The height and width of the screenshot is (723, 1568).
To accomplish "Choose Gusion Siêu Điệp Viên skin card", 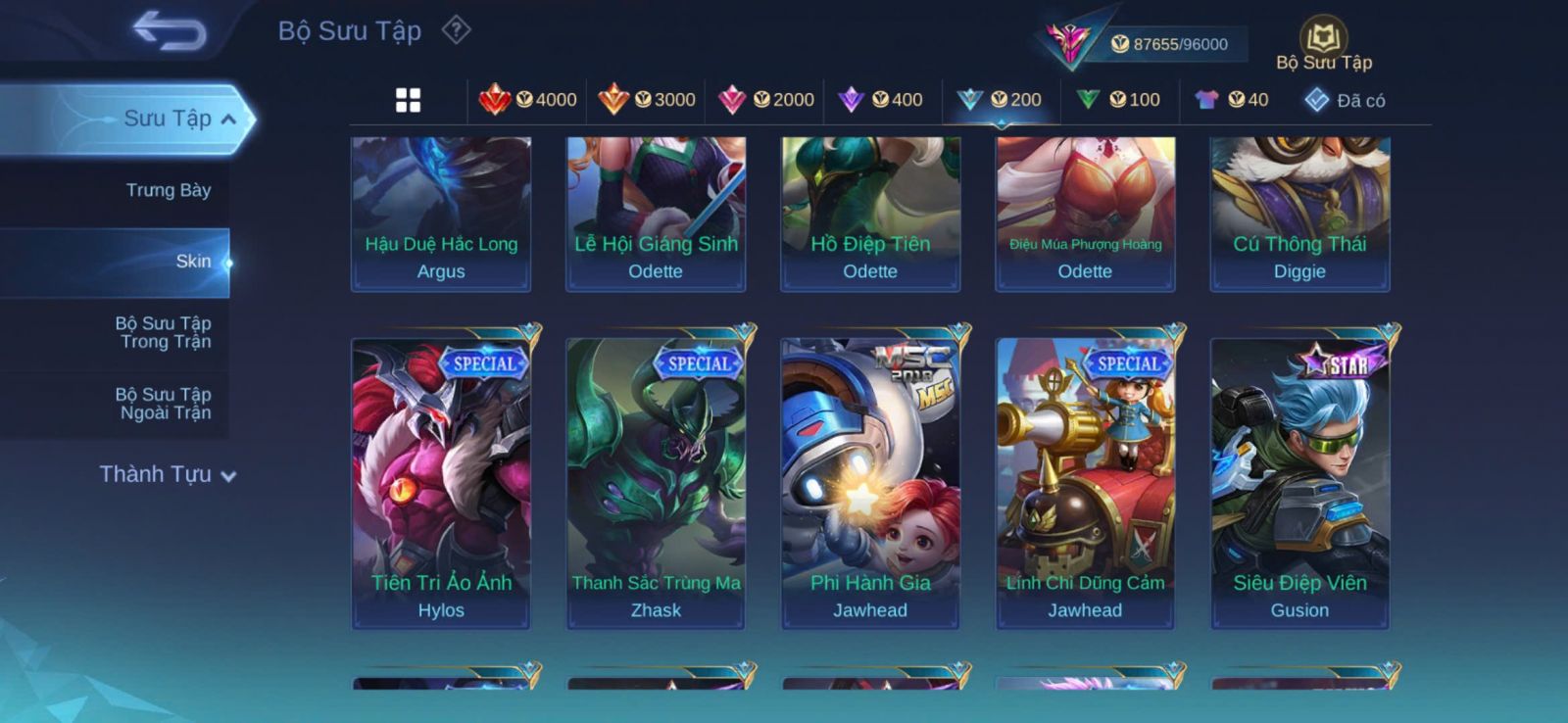I will (1299, 482).
